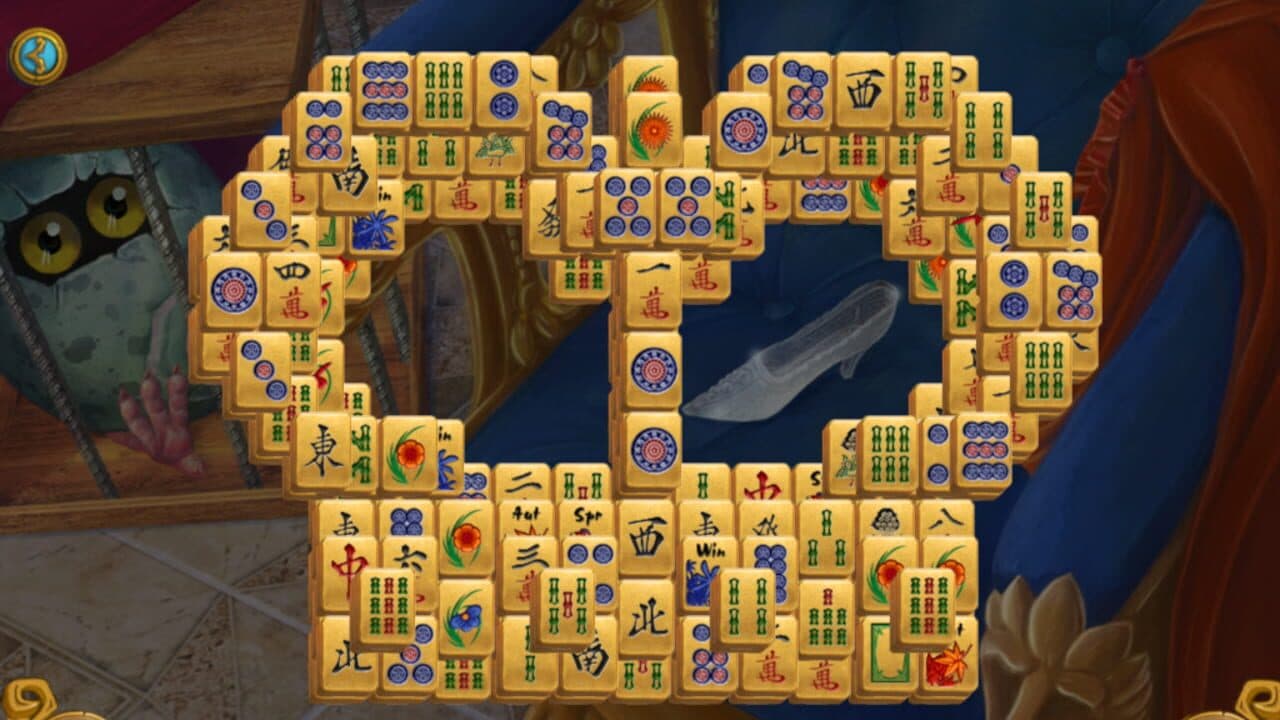The height and width of the screenshot is (720, 1280).
Task: Click the pinwheel one-circle tile atop the layout
Action: [x=743, y=131]
